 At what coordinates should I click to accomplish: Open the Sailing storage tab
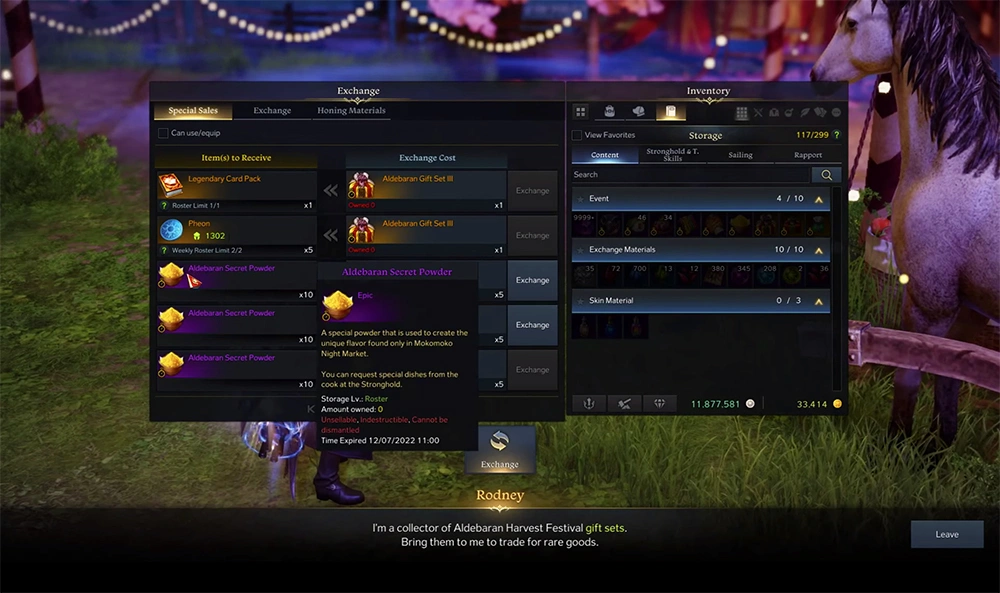[740, 155]
